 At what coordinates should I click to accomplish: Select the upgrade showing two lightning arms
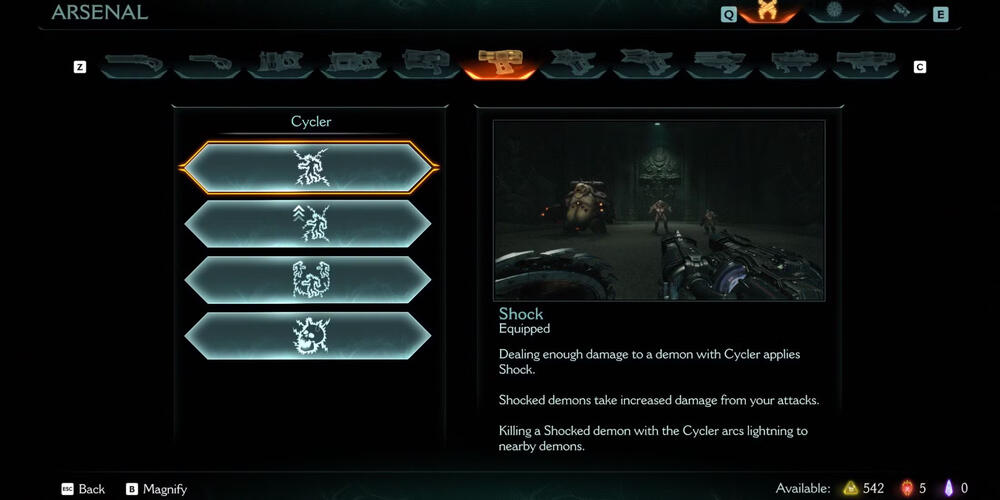pos(308,279)
